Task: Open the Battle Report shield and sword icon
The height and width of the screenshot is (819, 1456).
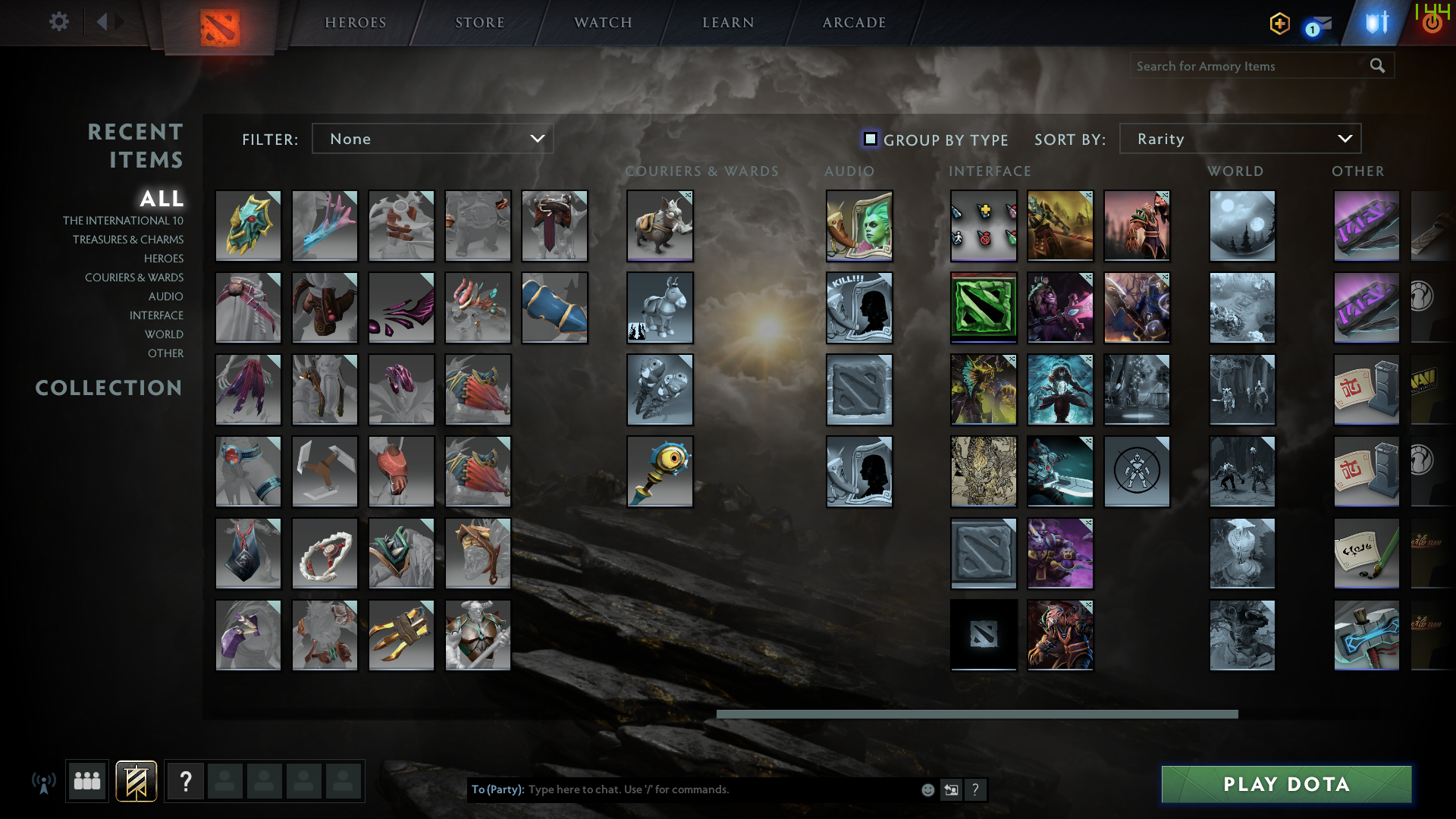Action: coord(1376,23)
